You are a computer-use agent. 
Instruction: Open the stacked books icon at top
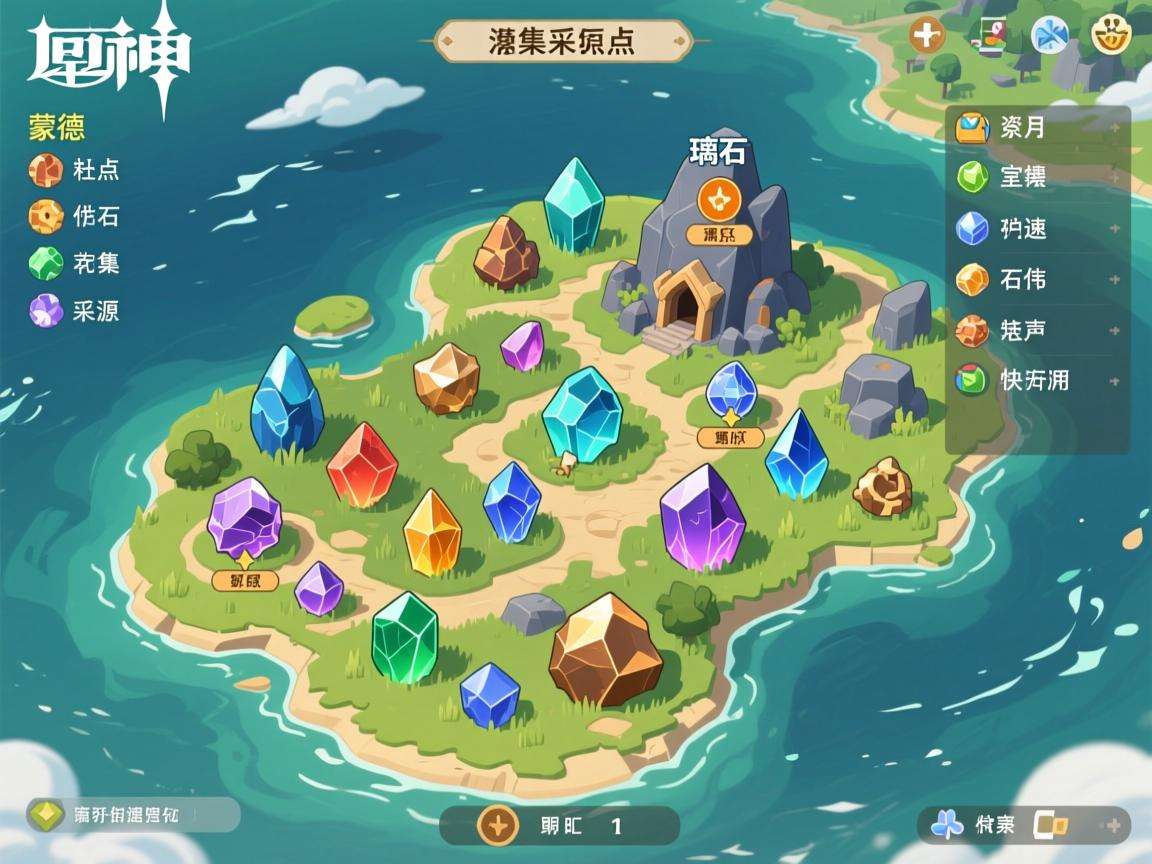pos(988,36)
